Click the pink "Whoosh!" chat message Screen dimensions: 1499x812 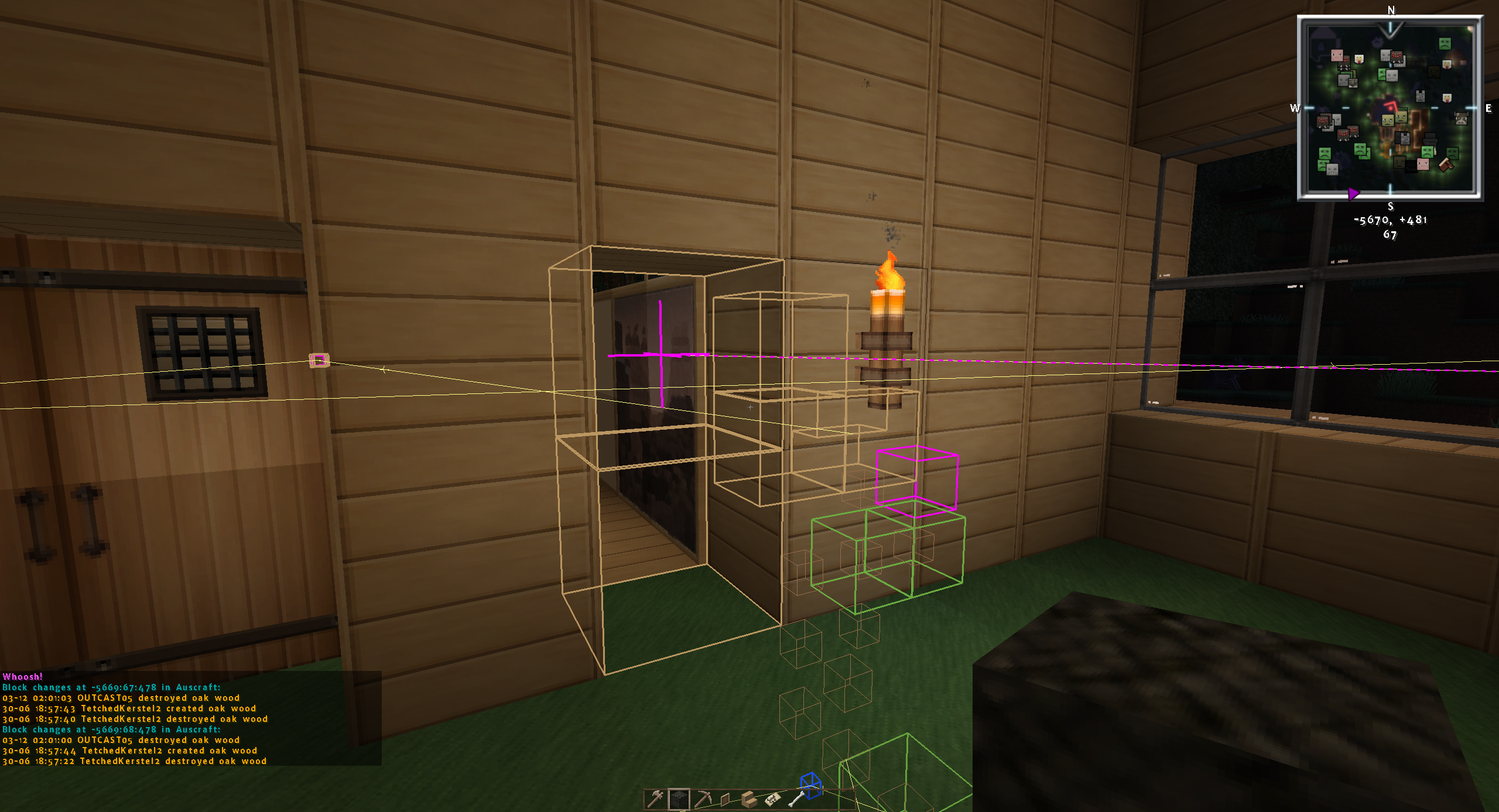23,677
